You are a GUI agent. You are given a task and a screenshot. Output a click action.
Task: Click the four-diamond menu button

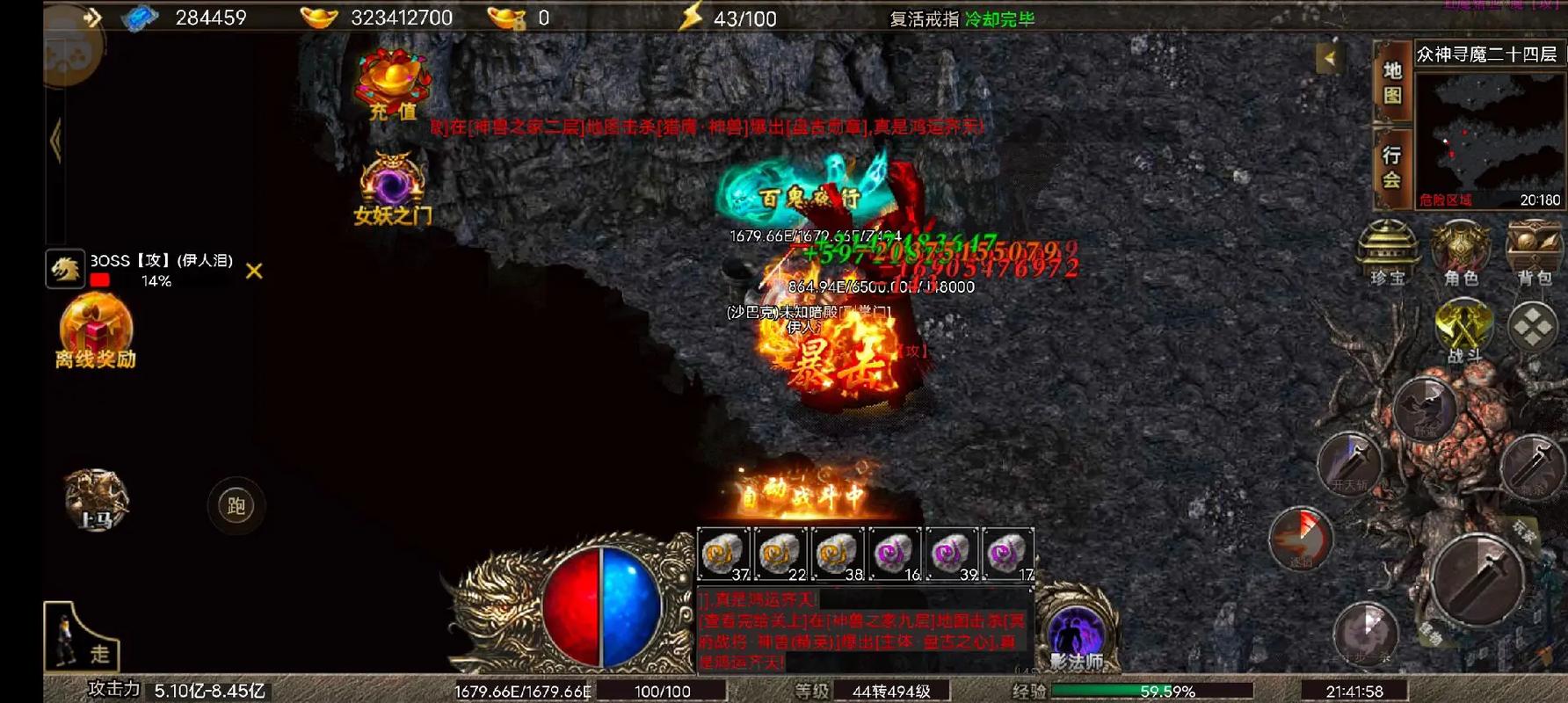[1533, 327]
